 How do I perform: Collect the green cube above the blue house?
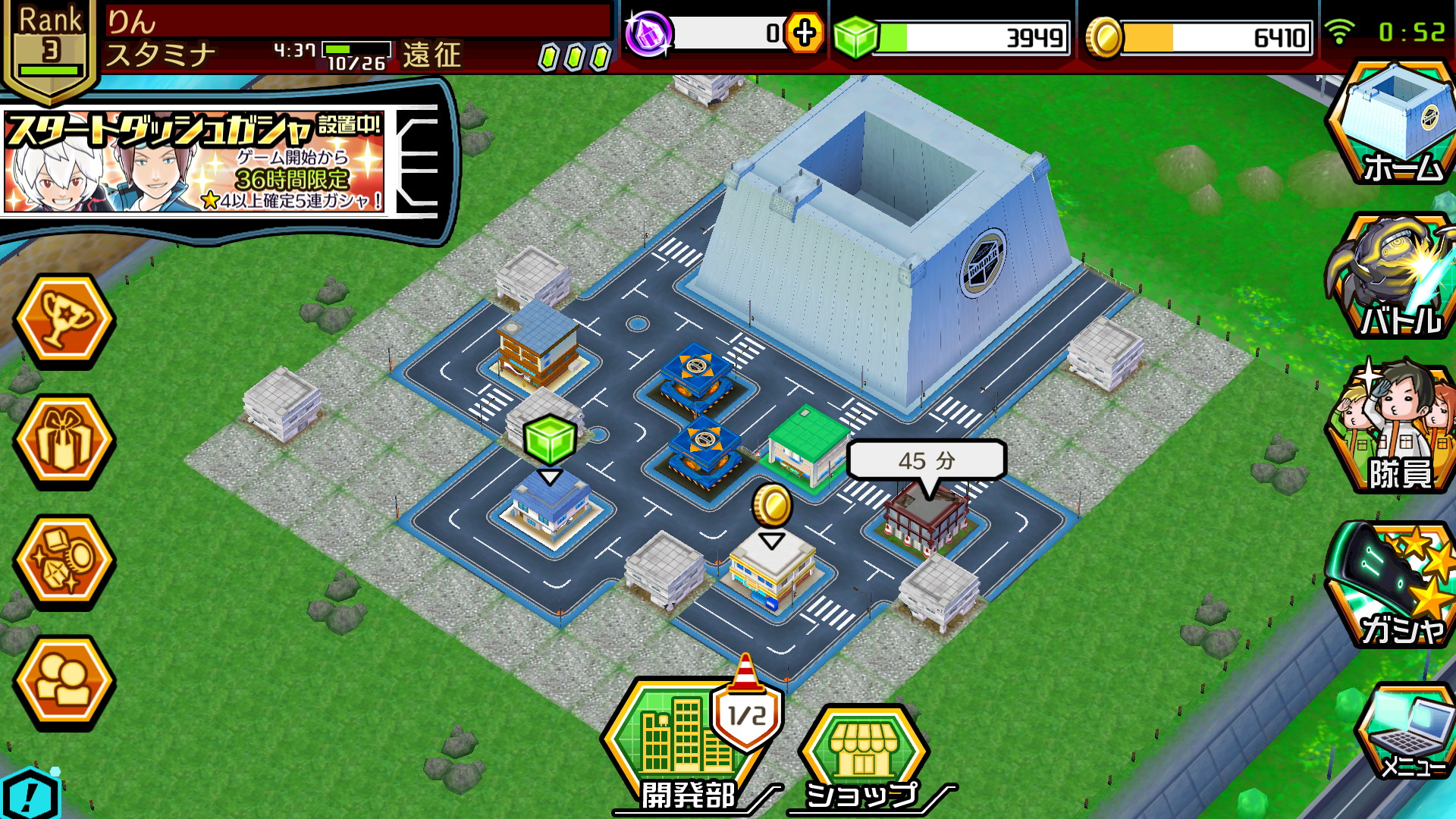[x=549, y=440]
